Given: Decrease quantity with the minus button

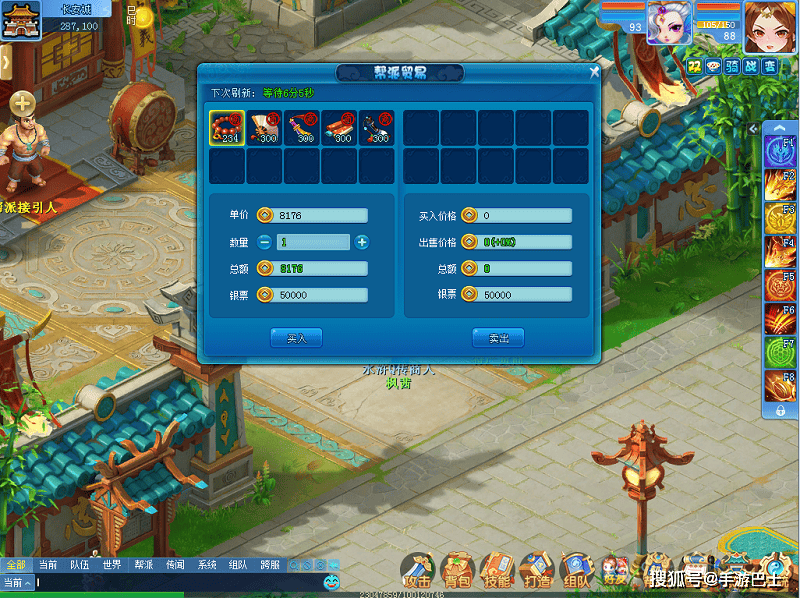Looking at the screenshot, I should click(264, 242).
